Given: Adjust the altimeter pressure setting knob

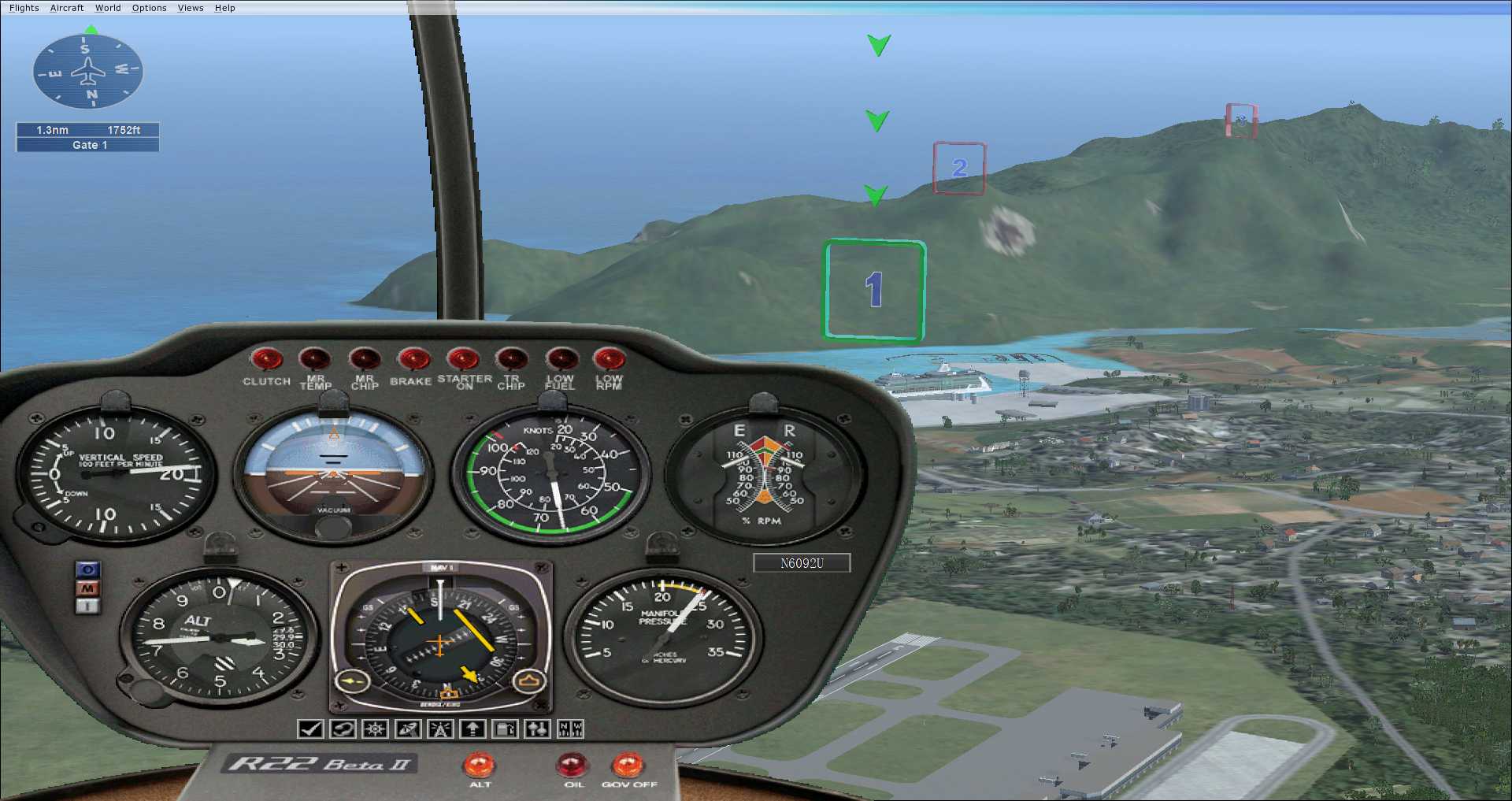Looking at the screenshot, I should [125, 677].
